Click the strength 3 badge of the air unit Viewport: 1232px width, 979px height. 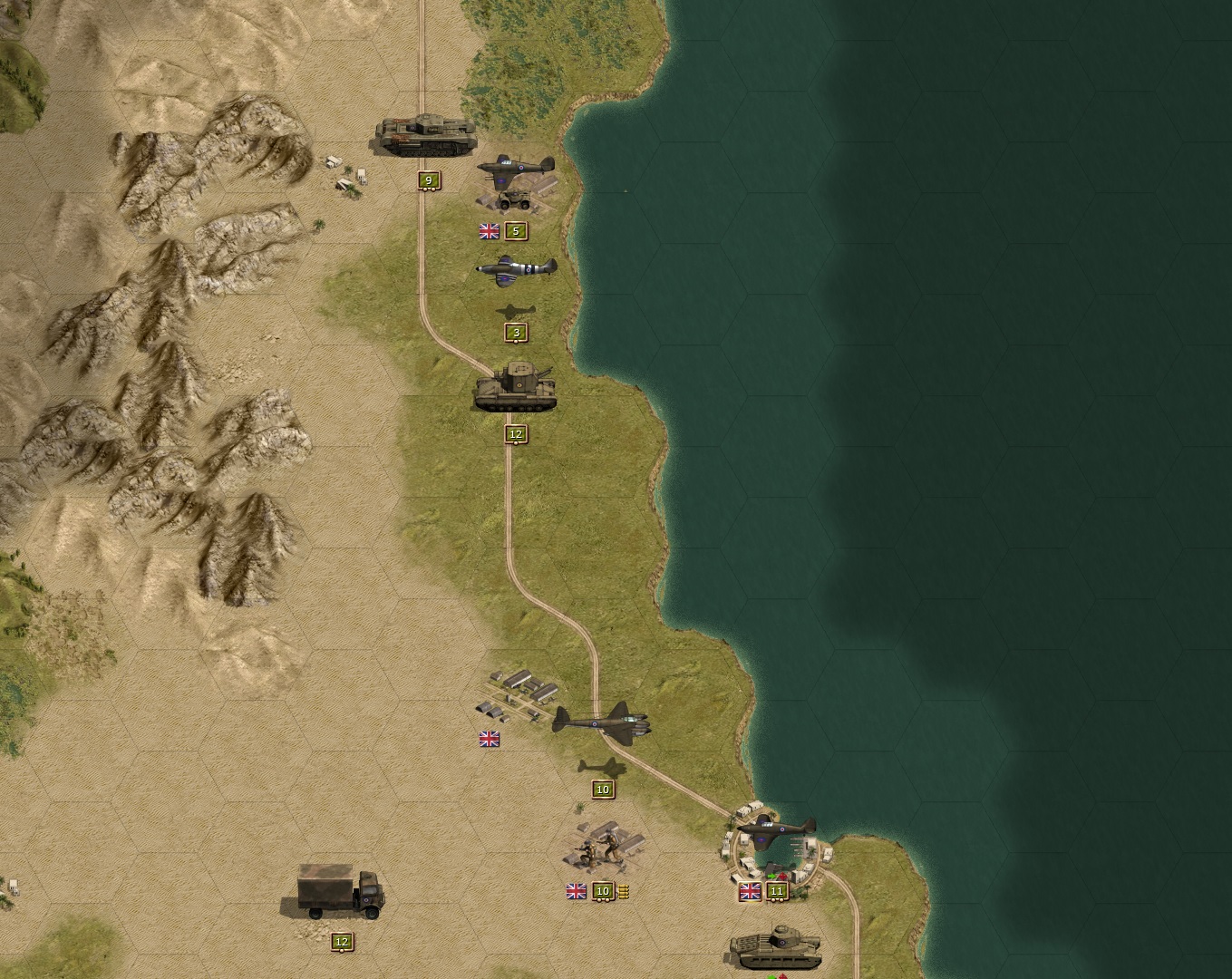coord(515,332)
